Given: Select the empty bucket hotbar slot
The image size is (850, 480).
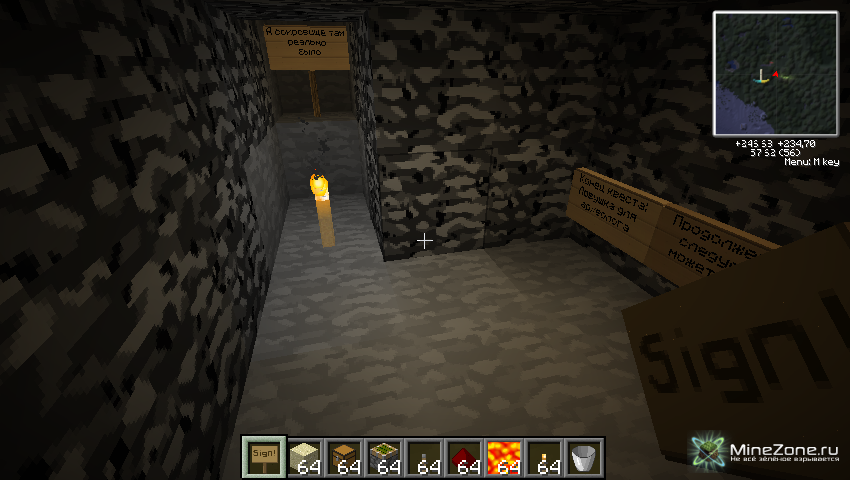Looking at the screenshot, I should [x=585, y=456].
